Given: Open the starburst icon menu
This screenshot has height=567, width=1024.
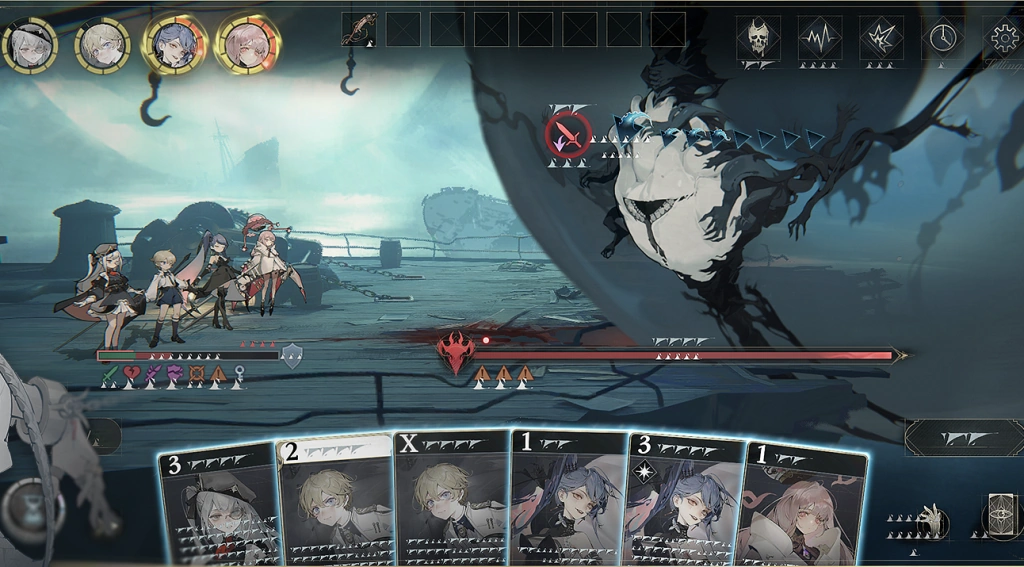Looking at the screenshot, I should (881, 38).
